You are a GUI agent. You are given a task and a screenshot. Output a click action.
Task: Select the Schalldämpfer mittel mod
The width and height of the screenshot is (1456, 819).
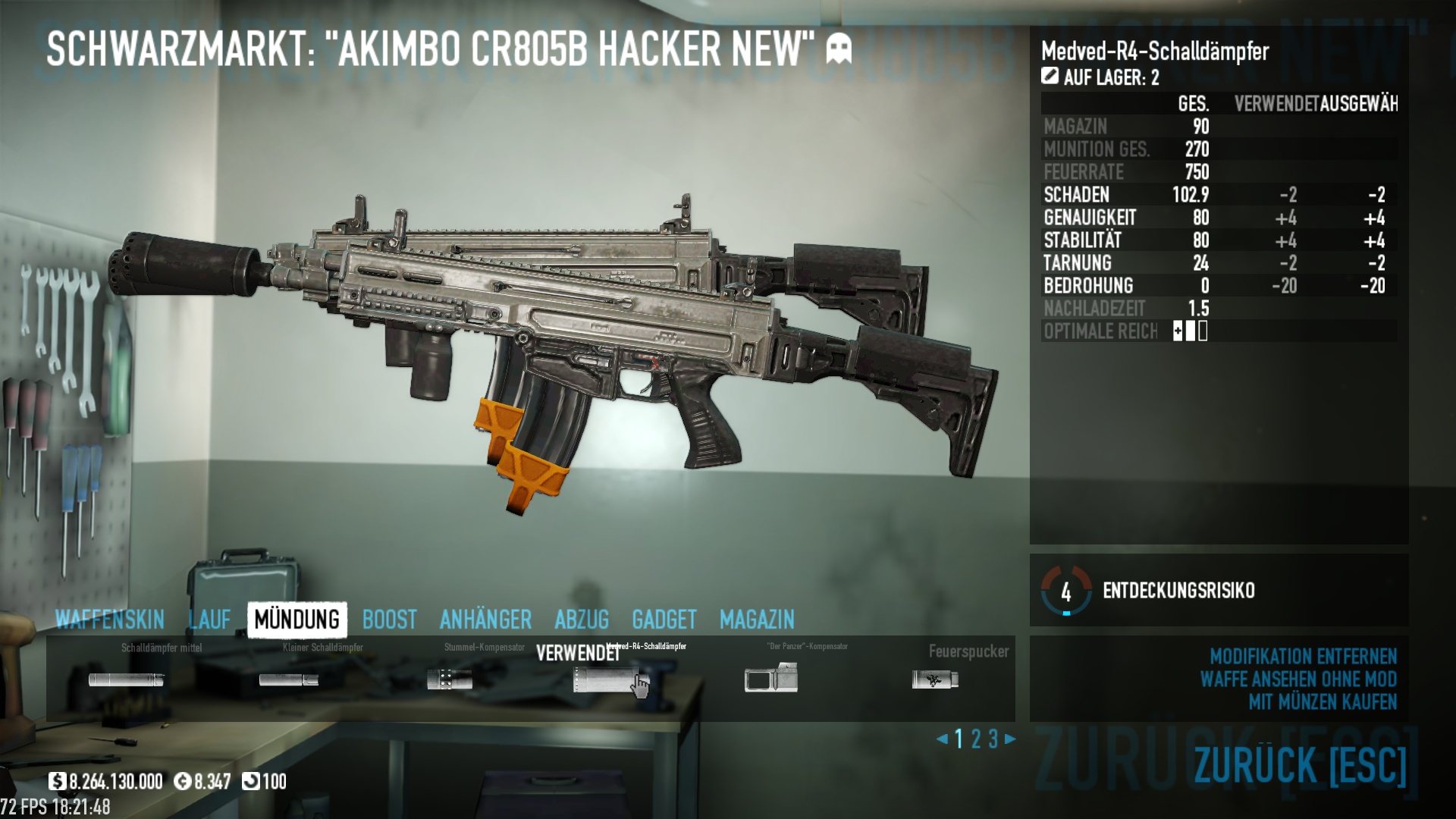tap(126, 679)
